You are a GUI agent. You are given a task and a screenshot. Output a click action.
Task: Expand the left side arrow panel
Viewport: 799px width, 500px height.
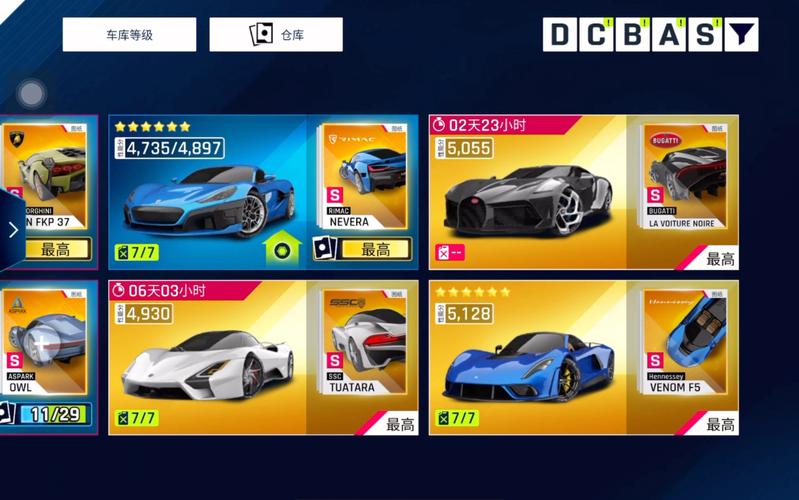point(12,230)
